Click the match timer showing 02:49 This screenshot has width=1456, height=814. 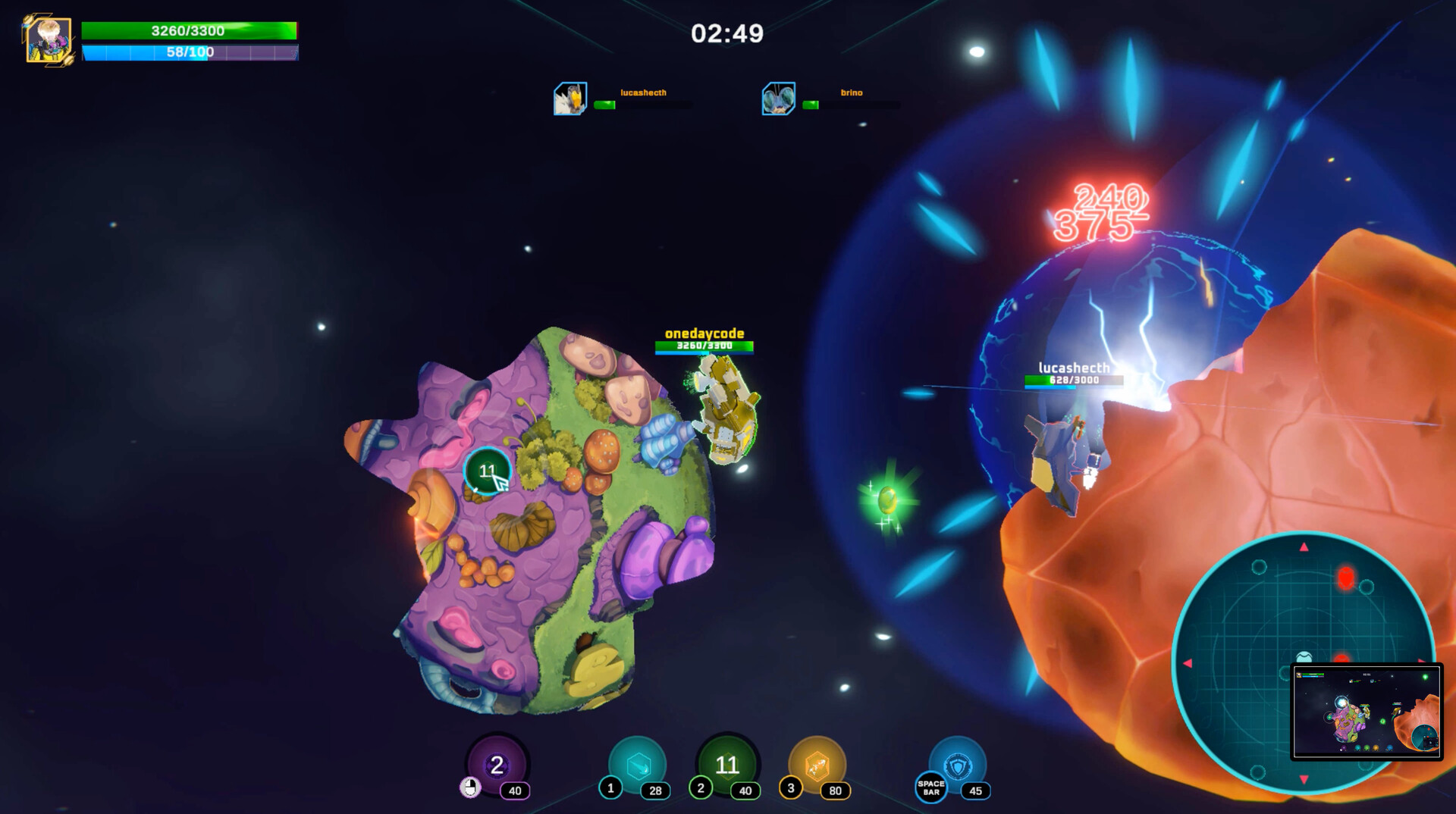coord(726,33)
